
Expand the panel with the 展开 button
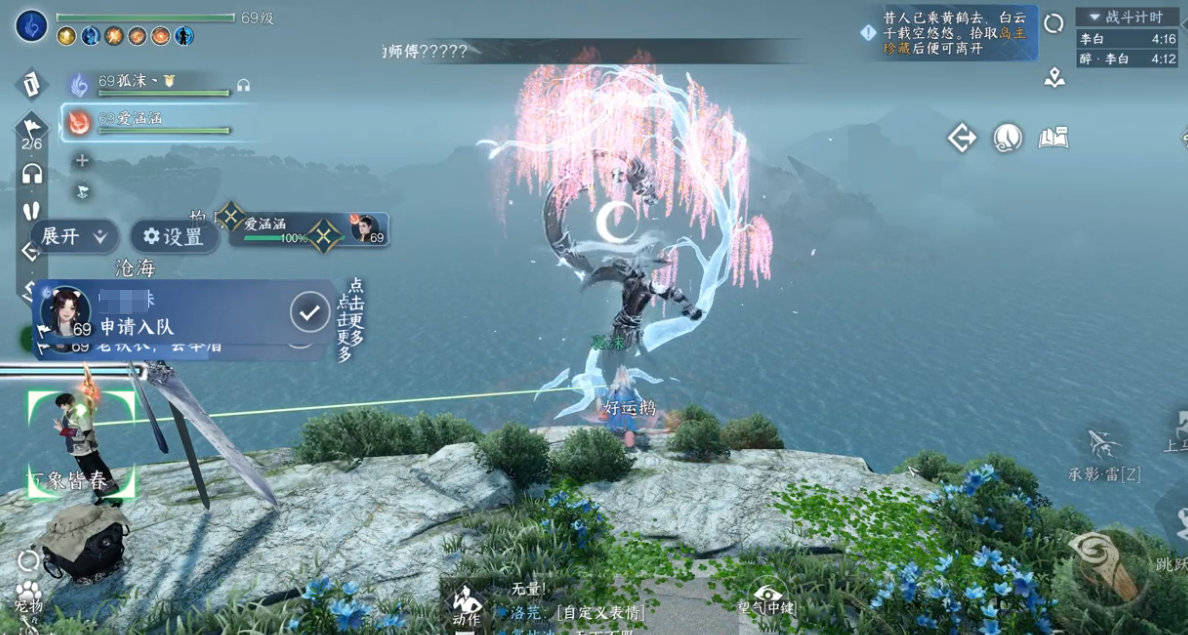tap(74, 237)
